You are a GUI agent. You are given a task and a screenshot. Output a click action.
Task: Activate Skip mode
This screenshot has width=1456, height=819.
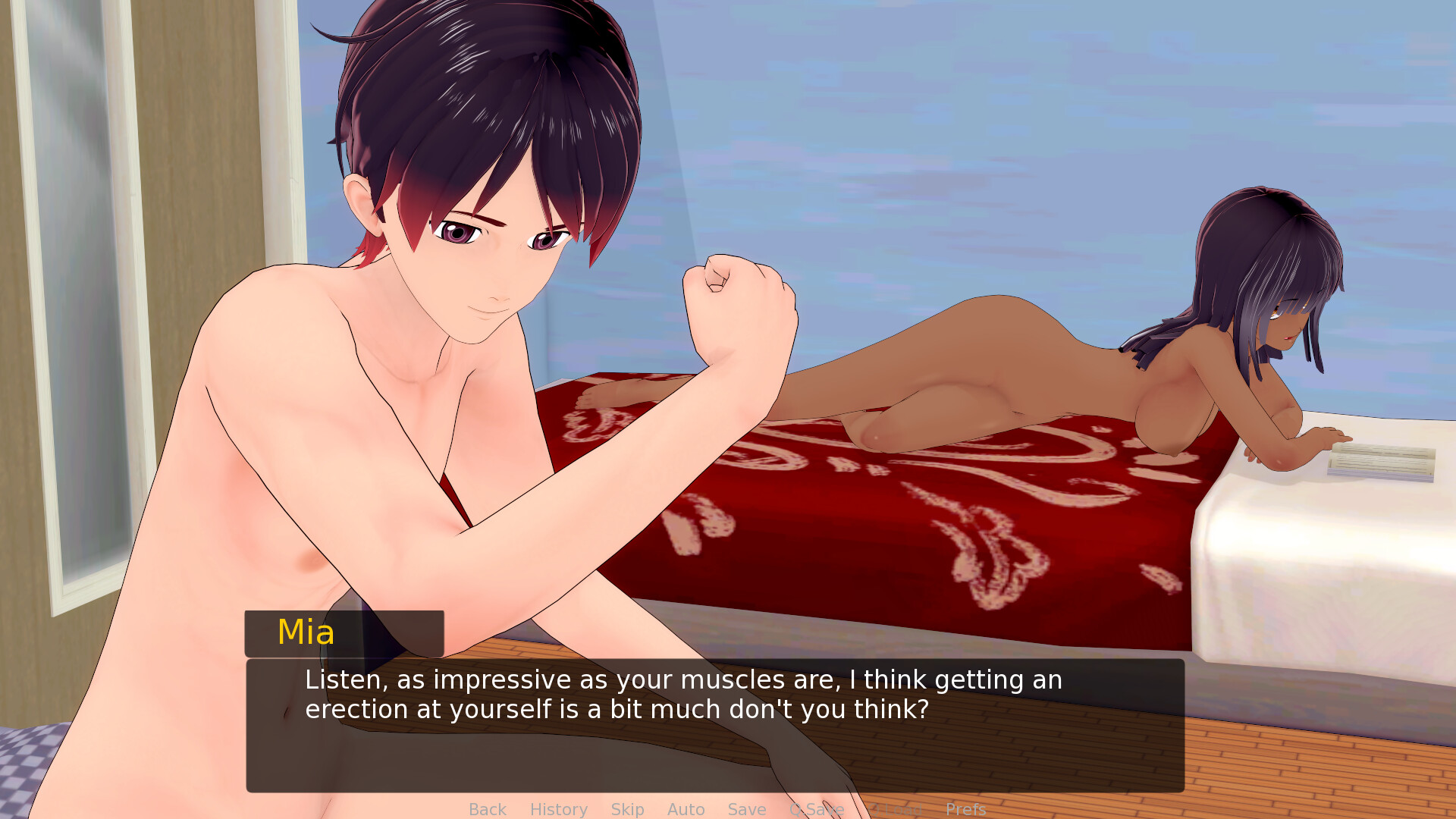[x=627, y=809]
